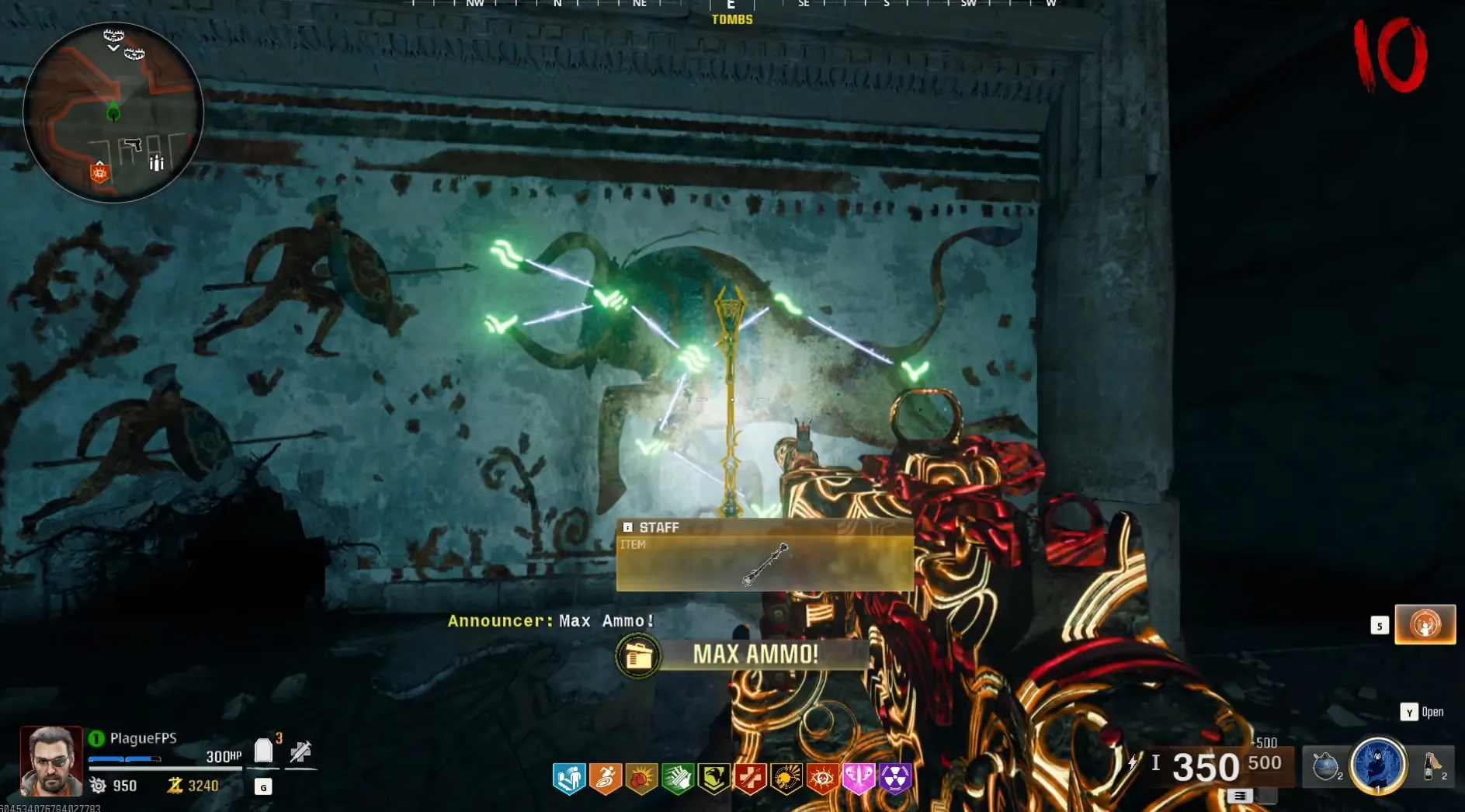
Task: Click the Staff item pickup card
Action: (765, 555)
